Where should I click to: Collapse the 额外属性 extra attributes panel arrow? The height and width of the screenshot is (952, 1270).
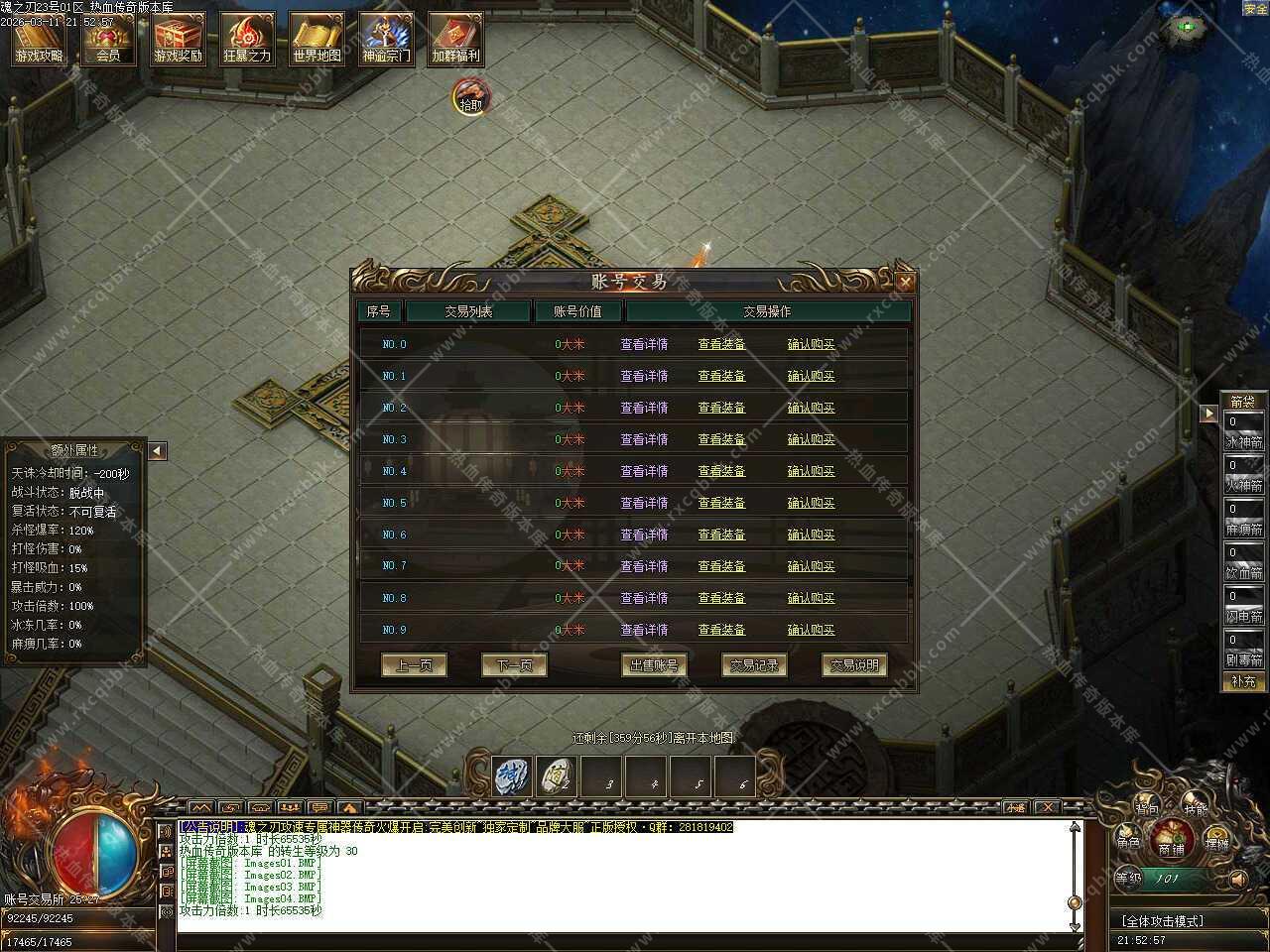[x=157, y=451]
